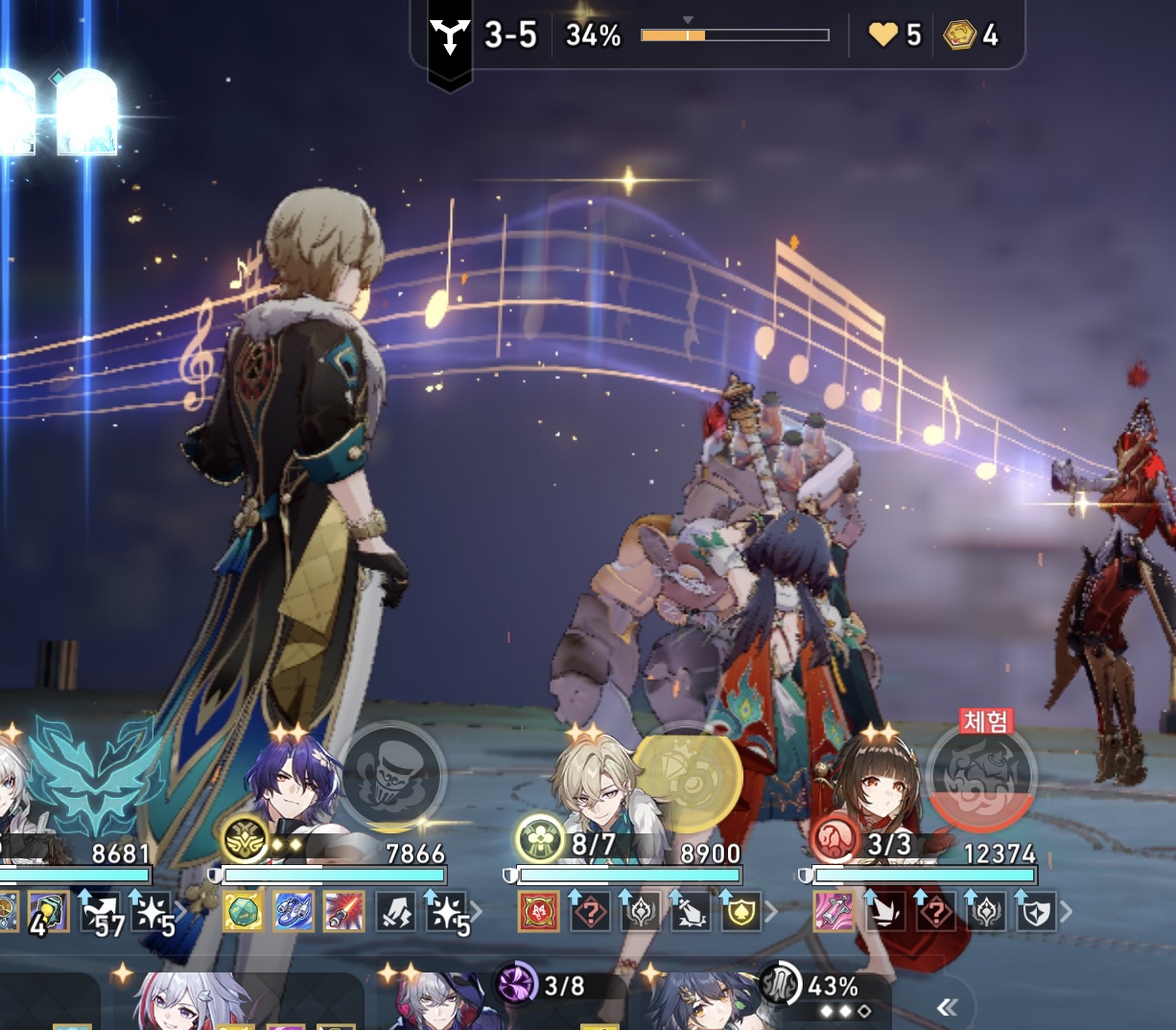The height and width of the screenshot is (1030, 1176).
Task: Inspect the green dice equipment icon
Action: click(244, 911)
